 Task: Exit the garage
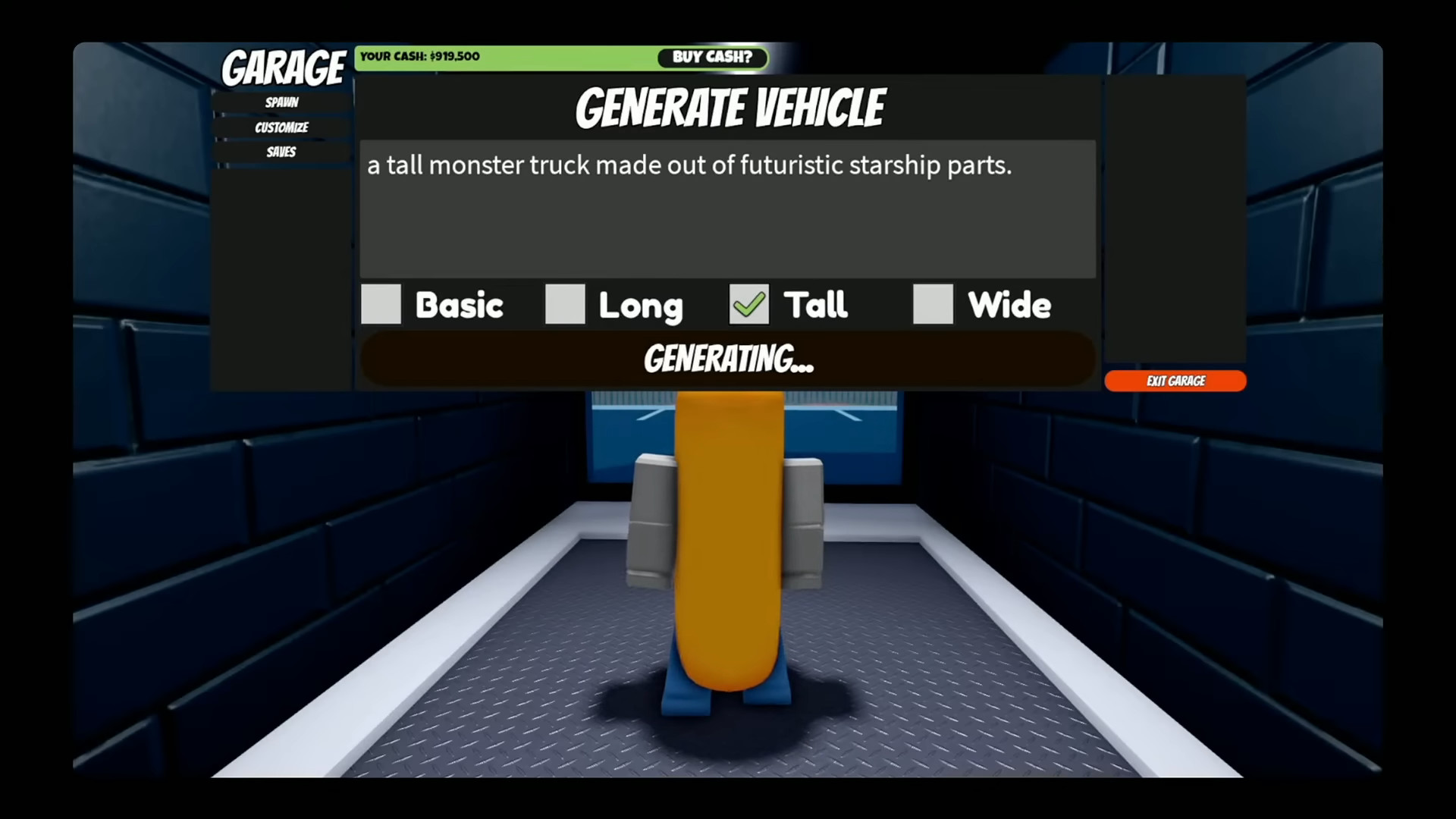pos(1175,381)
